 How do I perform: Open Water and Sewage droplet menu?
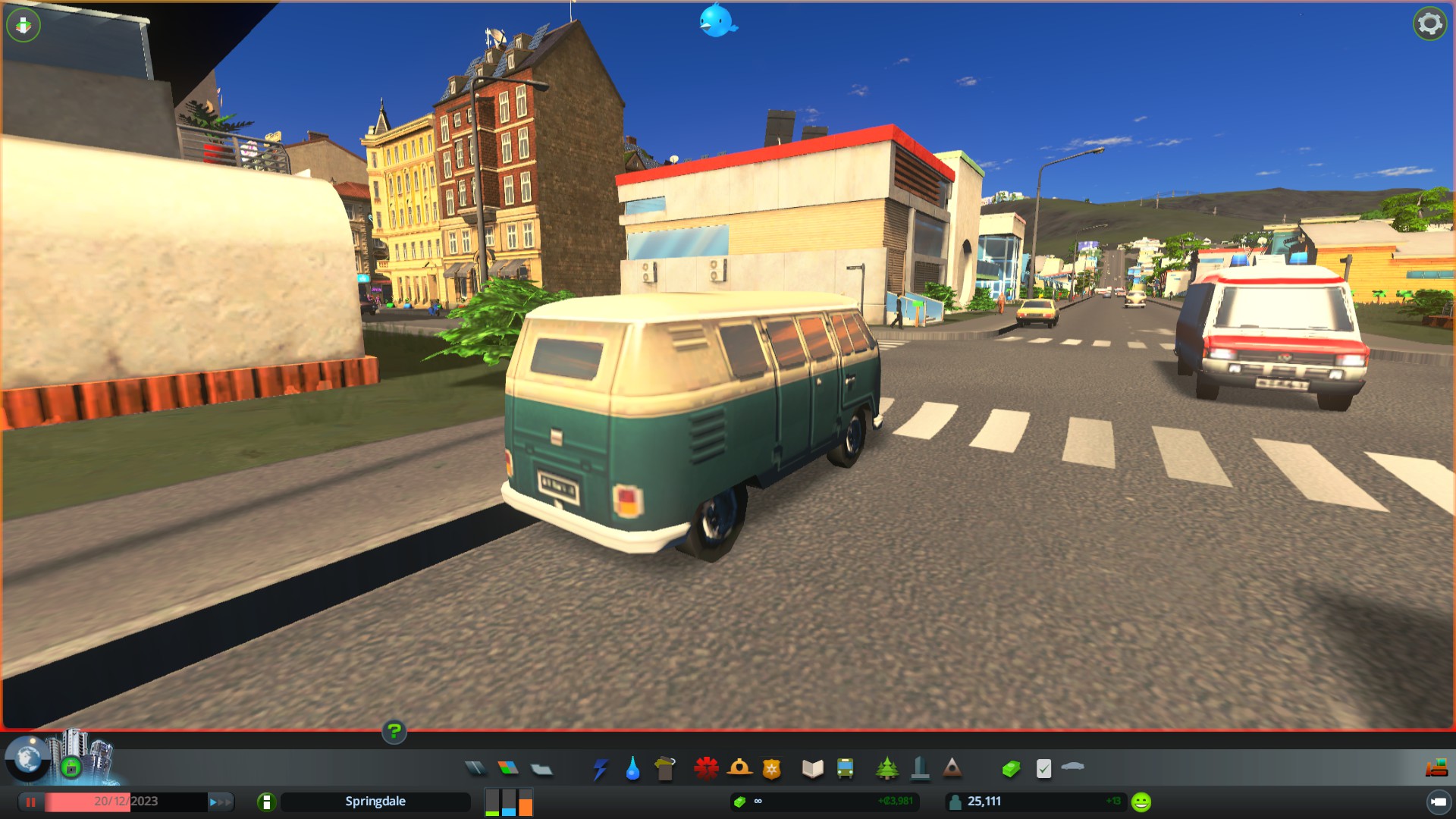coord(632,769)
